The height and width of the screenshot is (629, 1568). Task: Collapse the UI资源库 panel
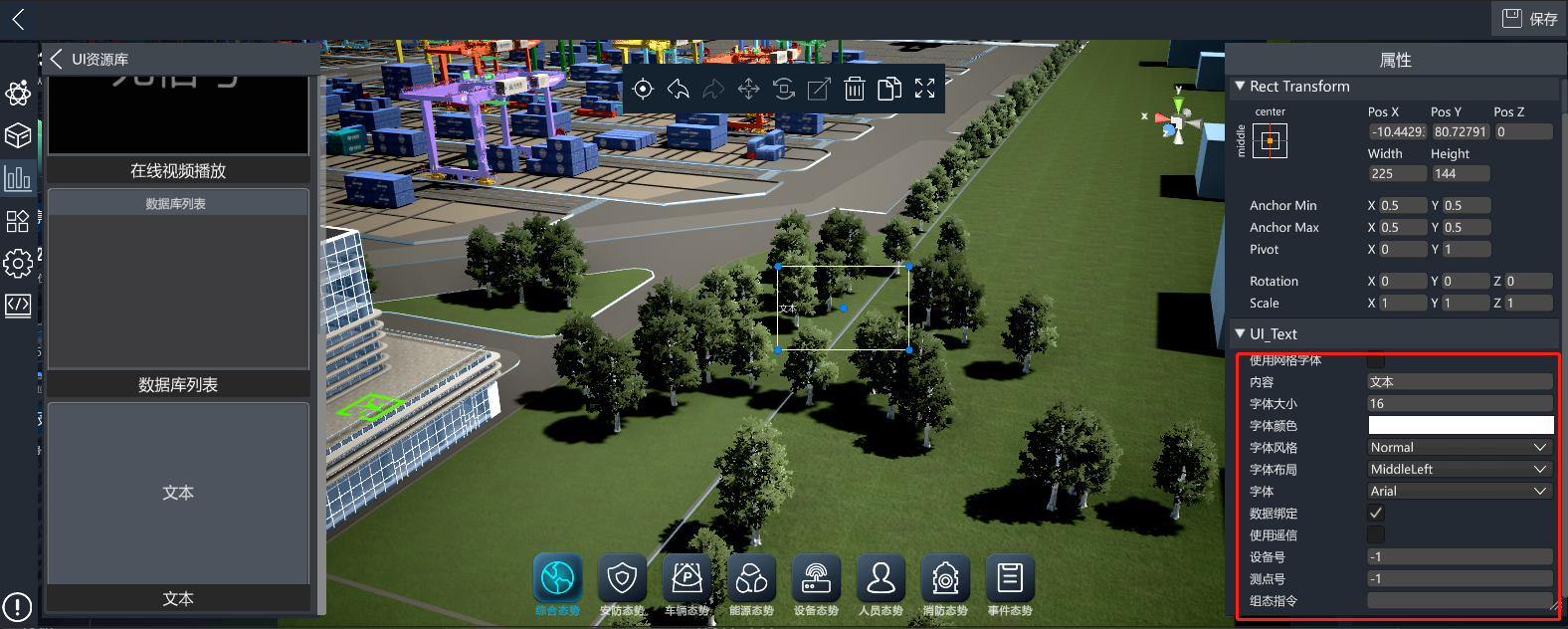pyautogui.click(x=57, y=59)
